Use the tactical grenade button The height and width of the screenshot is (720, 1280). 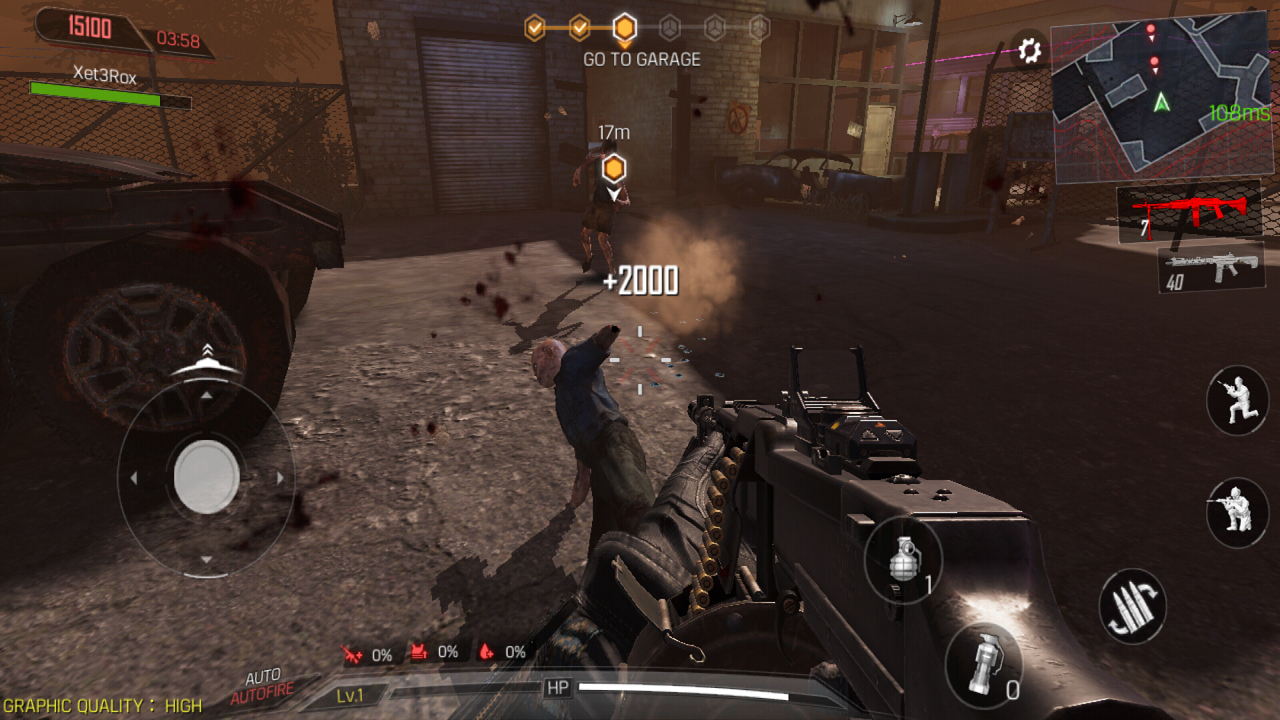coord(983,665)
